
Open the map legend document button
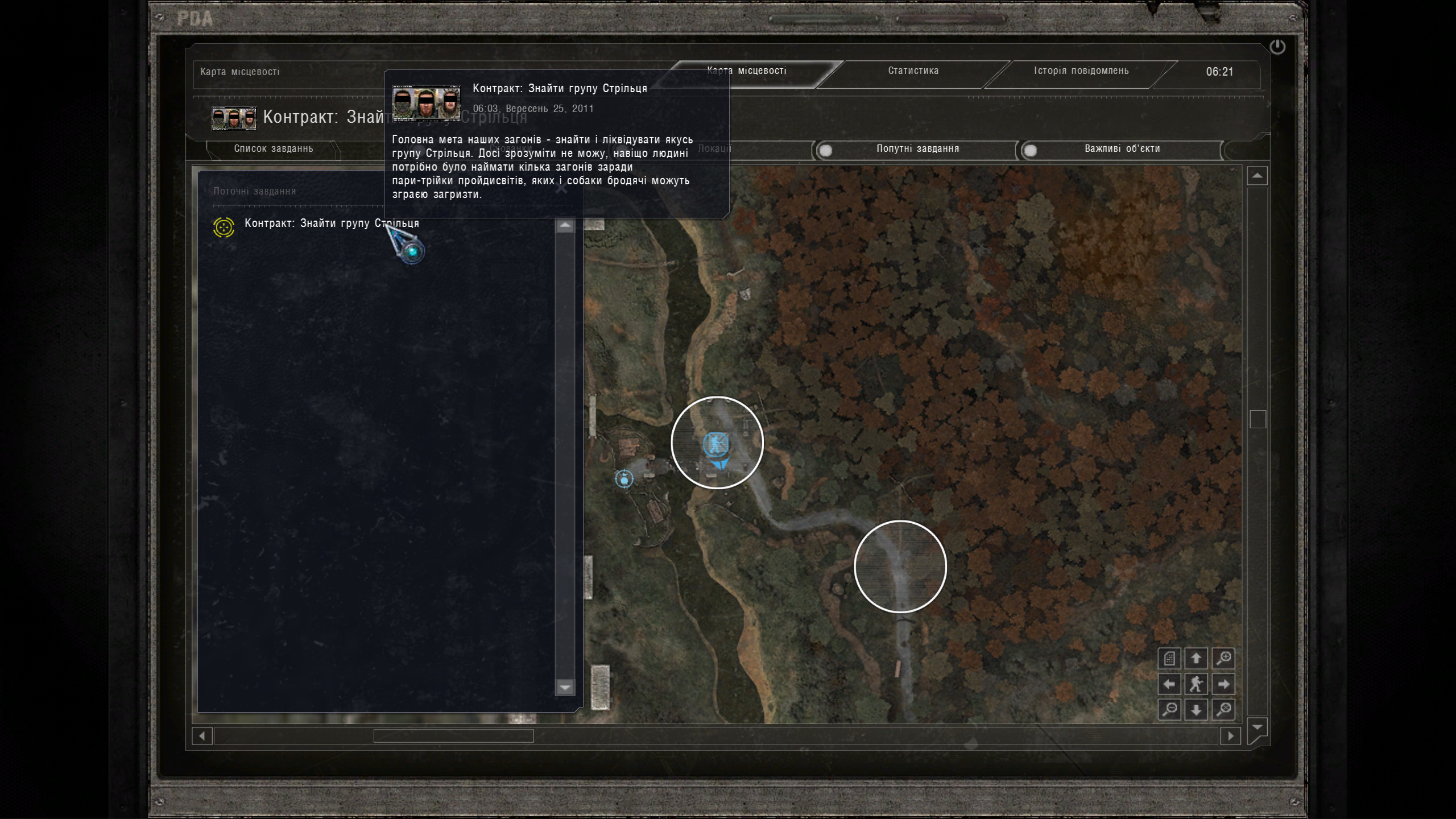(1170, 659)
